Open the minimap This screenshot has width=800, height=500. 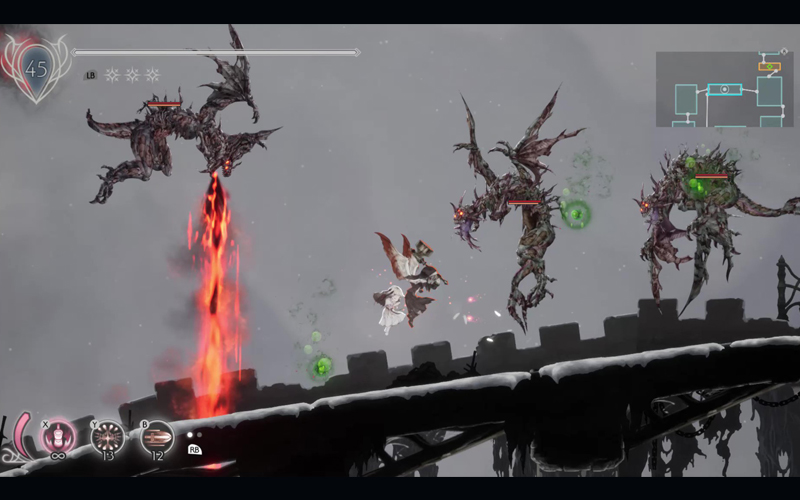[x=724, y=89]
